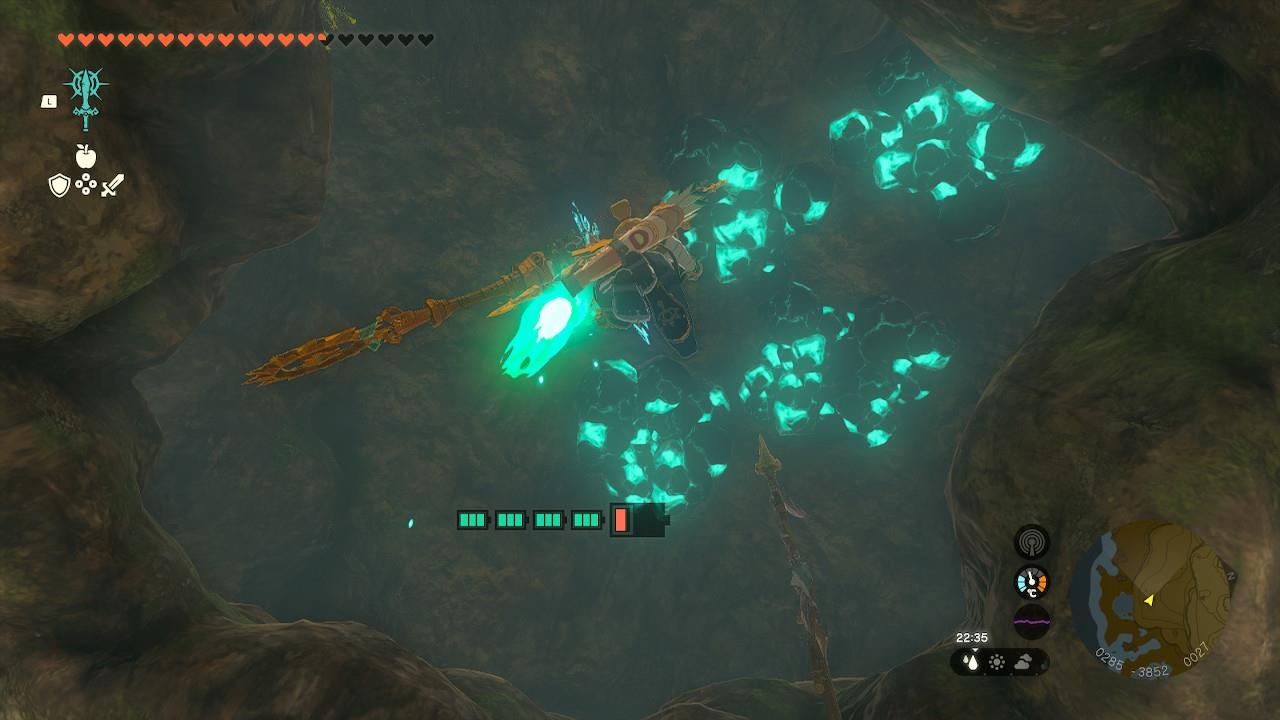1280x720 pixels.
Task: Select the teal sword ability icon
Action: point(86,98)
